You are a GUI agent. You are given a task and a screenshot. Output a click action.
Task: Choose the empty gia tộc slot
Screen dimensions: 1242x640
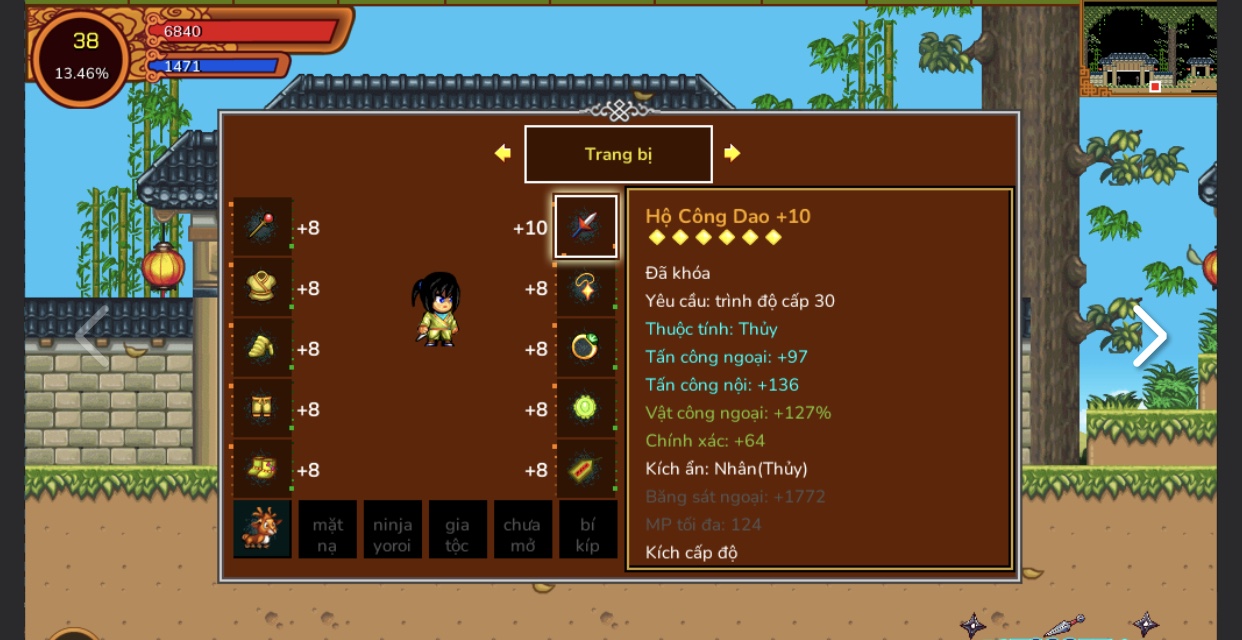[x=457, y=529]
